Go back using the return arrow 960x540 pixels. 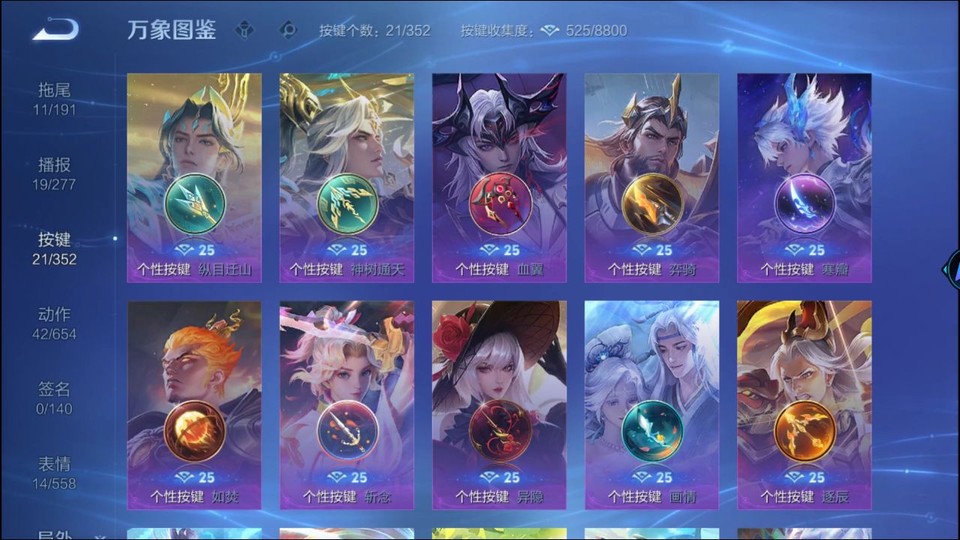pos(54,30)
